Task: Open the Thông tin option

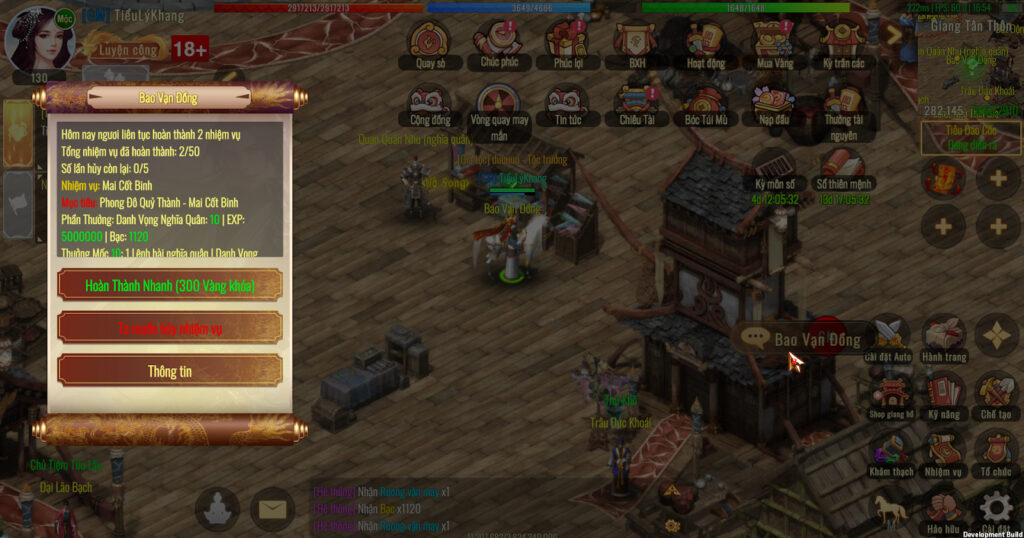Action: click(170, 371)
